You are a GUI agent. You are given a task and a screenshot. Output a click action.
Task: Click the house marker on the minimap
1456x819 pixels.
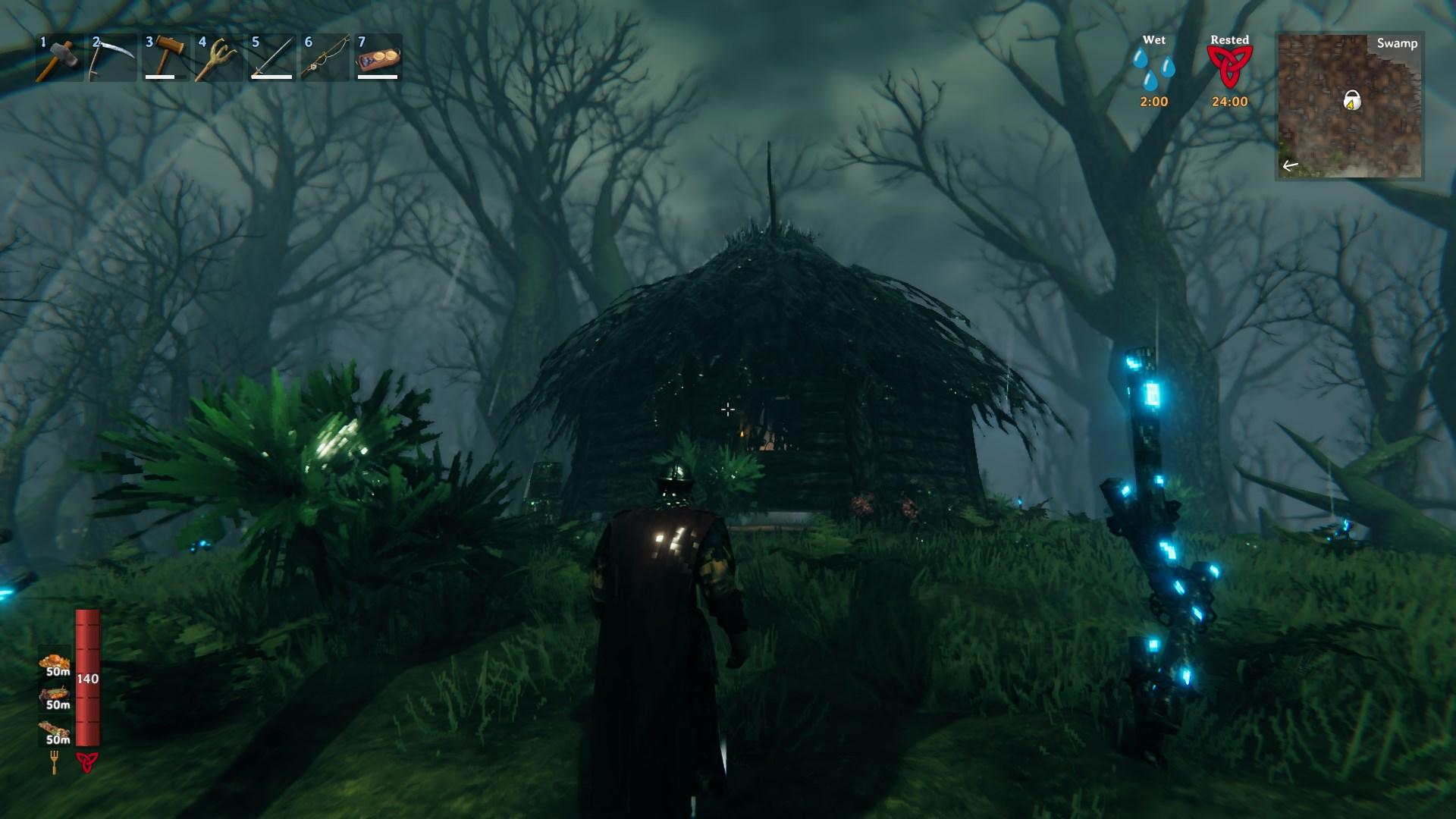[x=1351, y=99]
